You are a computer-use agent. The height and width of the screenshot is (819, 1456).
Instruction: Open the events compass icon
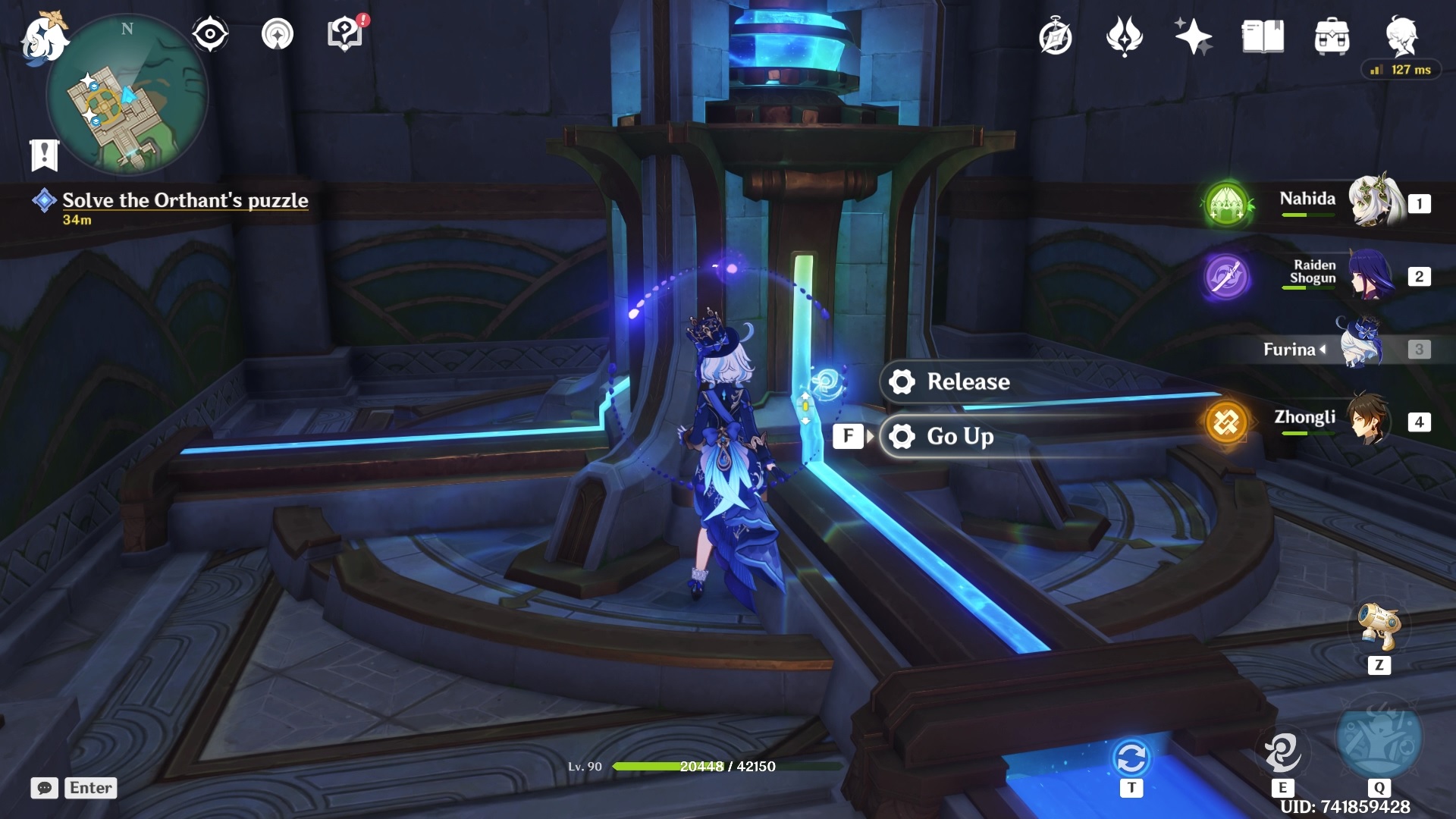1056,36
